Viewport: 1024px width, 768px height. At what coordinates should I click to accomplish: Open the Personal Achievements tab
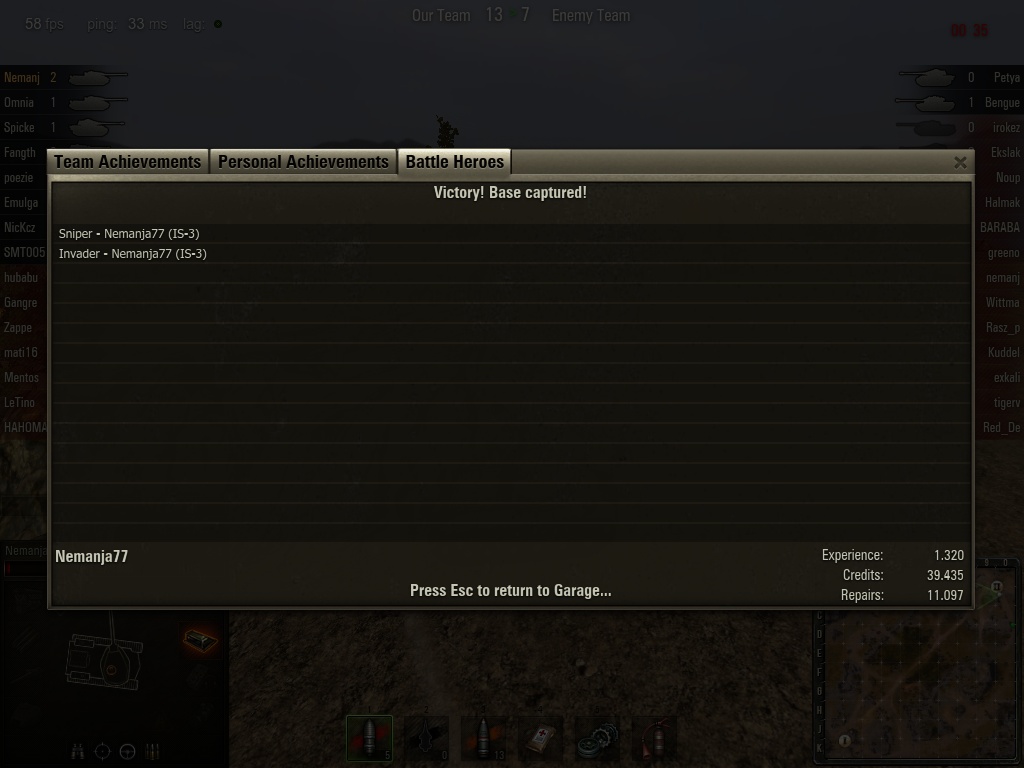point(303,162)
